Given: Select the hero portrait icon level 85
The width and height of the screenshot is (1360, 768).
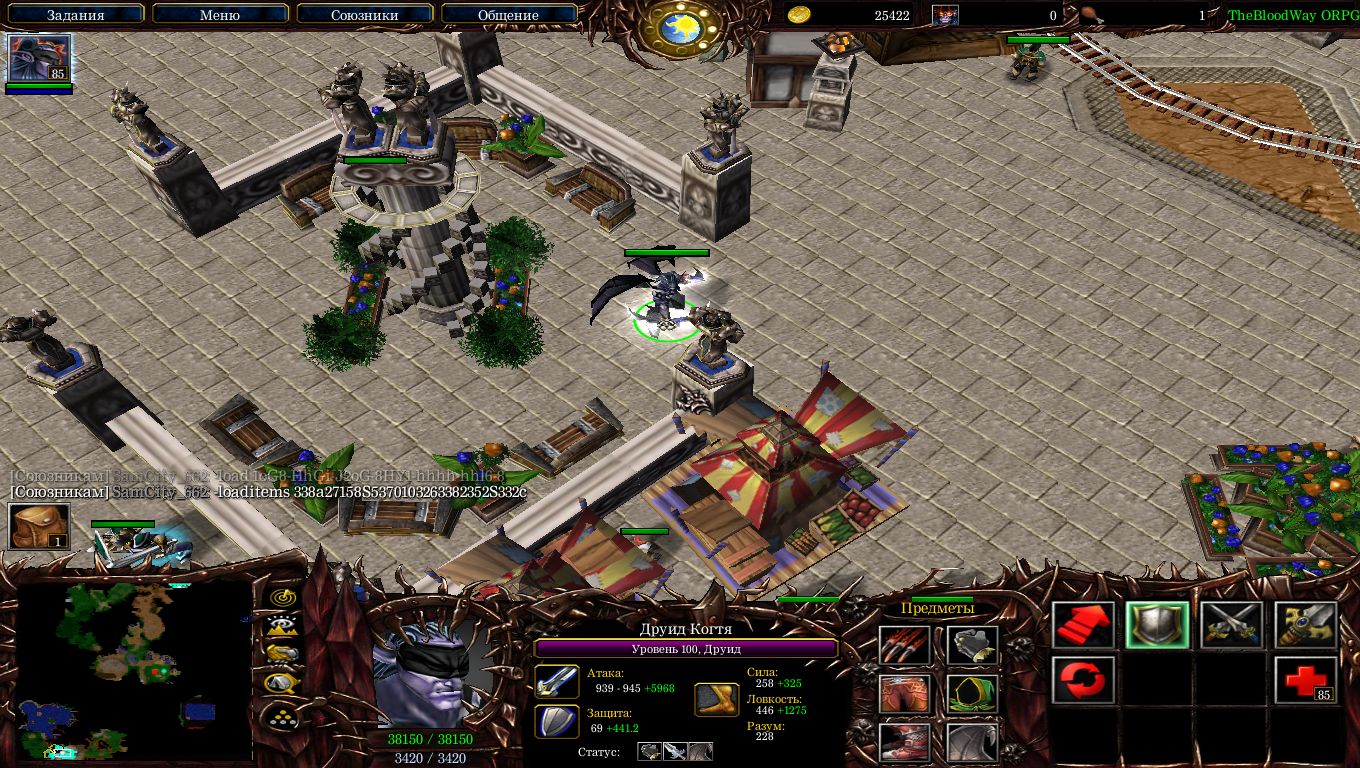Looking at the screenshot, I should pyautogui.click(x=39, y=58).
